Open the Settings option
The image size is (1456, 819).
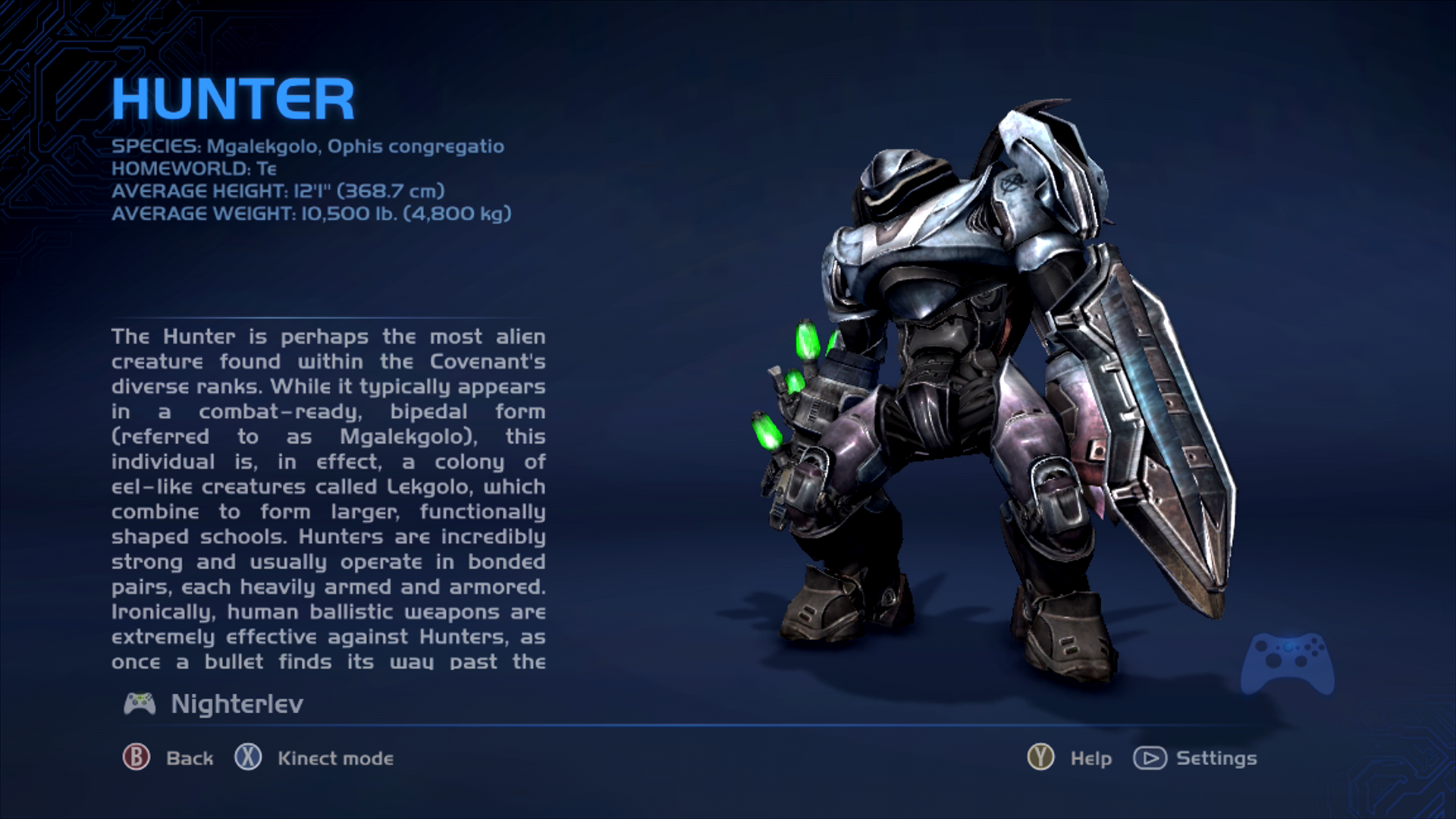tap(1216, 758)
